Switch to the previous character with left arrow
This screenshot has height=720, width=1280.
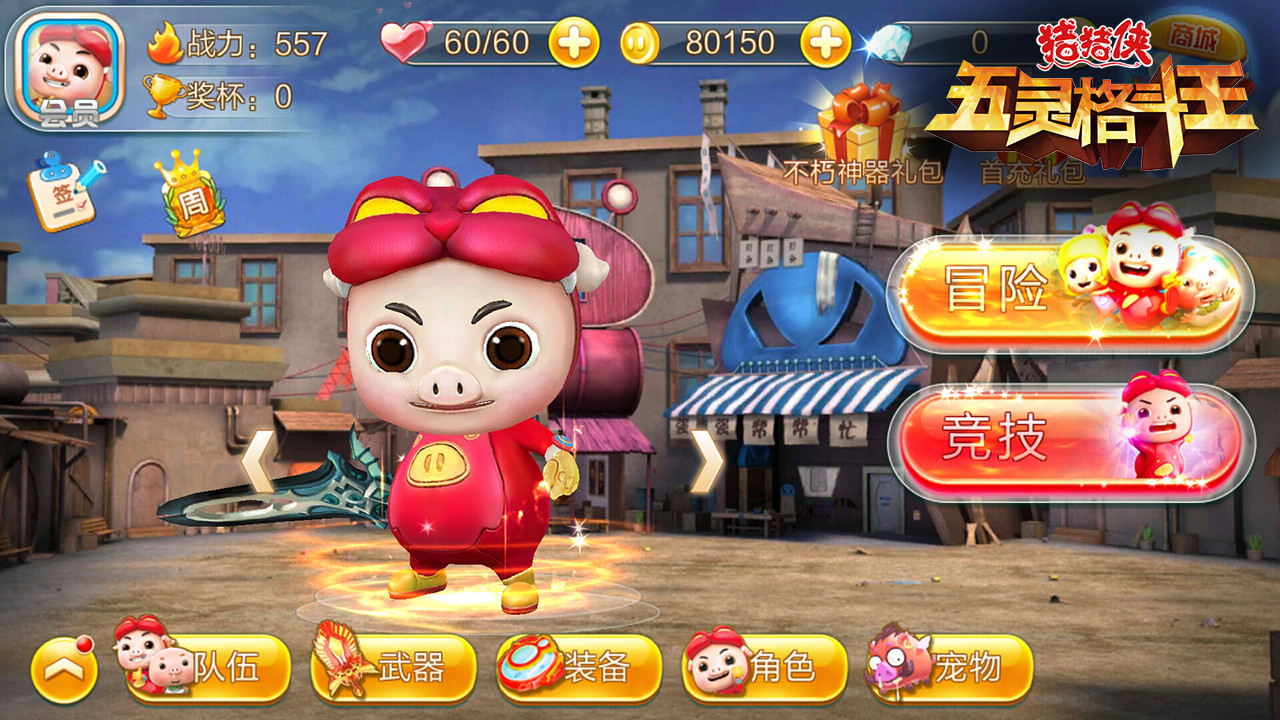(257, 462)
